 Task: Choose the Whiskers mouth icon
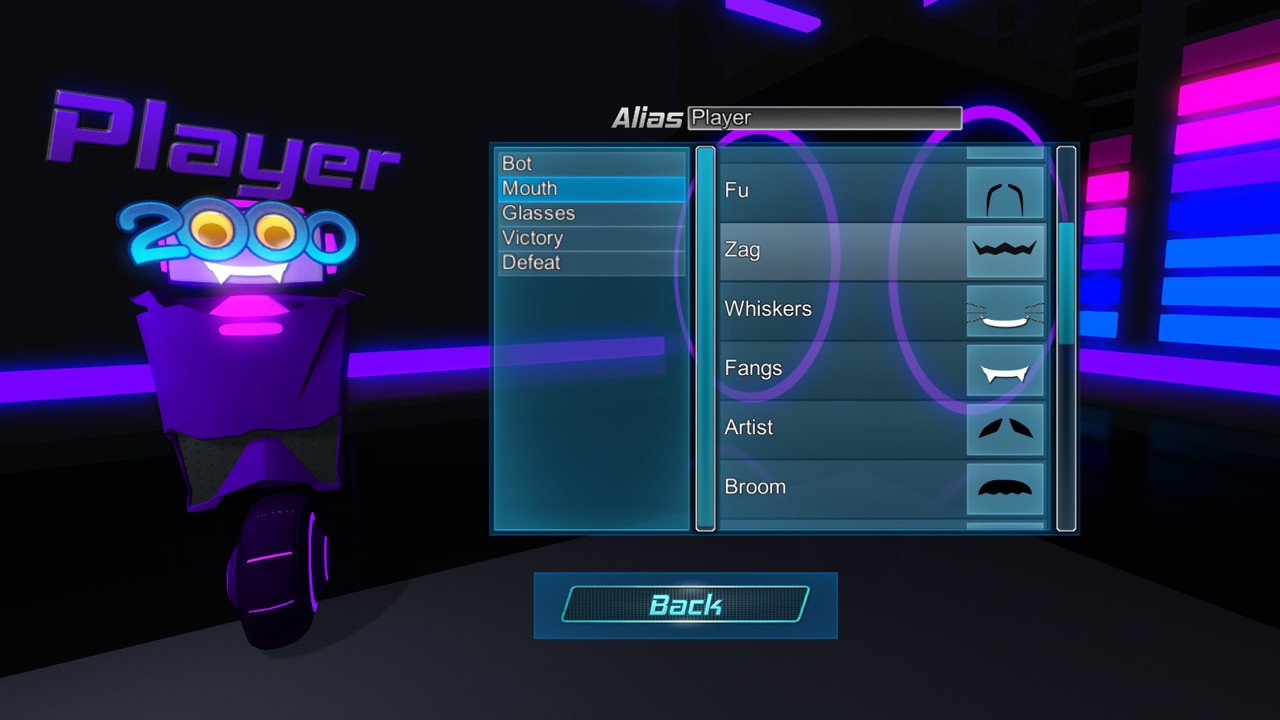1005,310
